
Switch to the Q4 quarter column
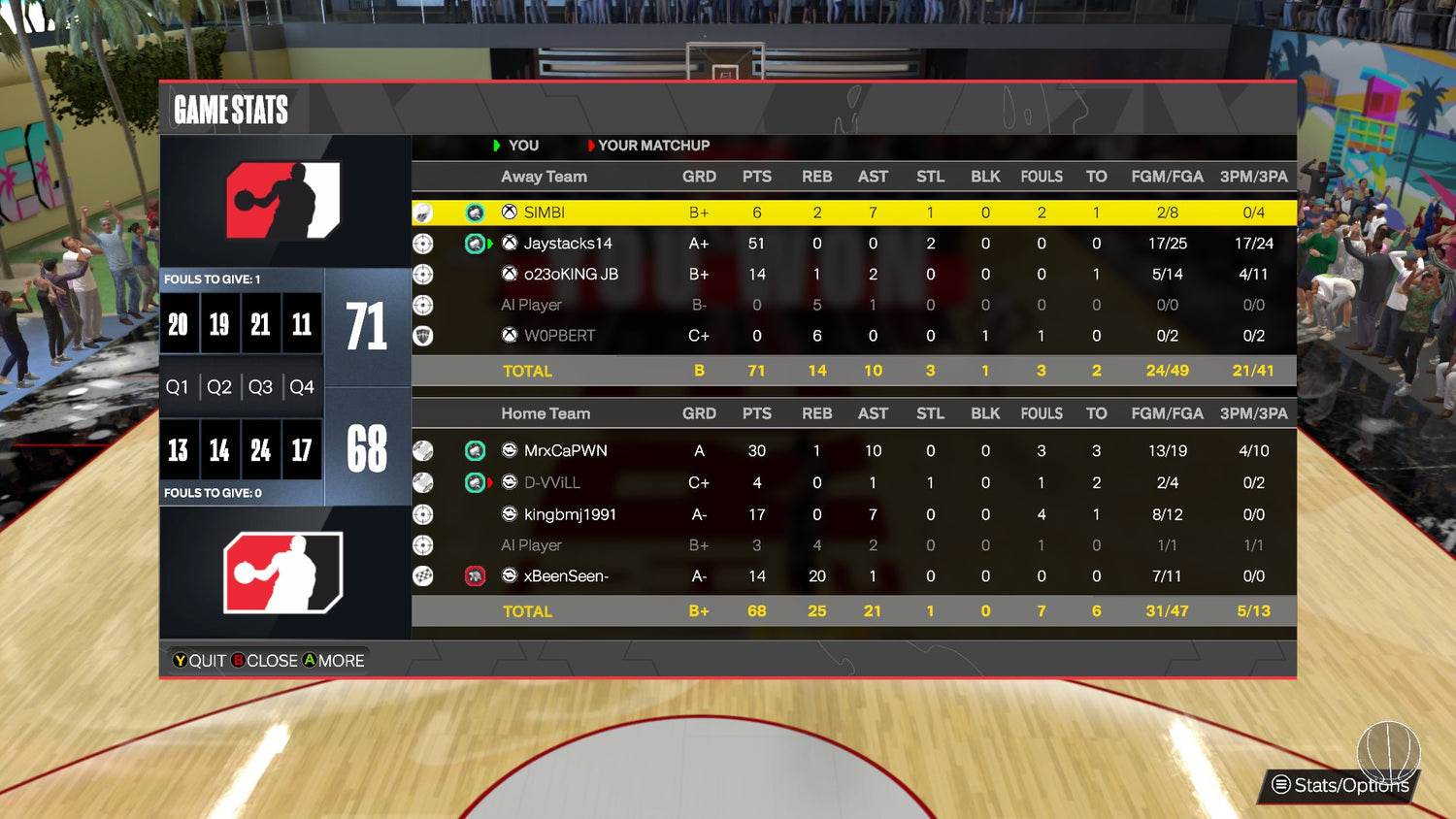301,386
